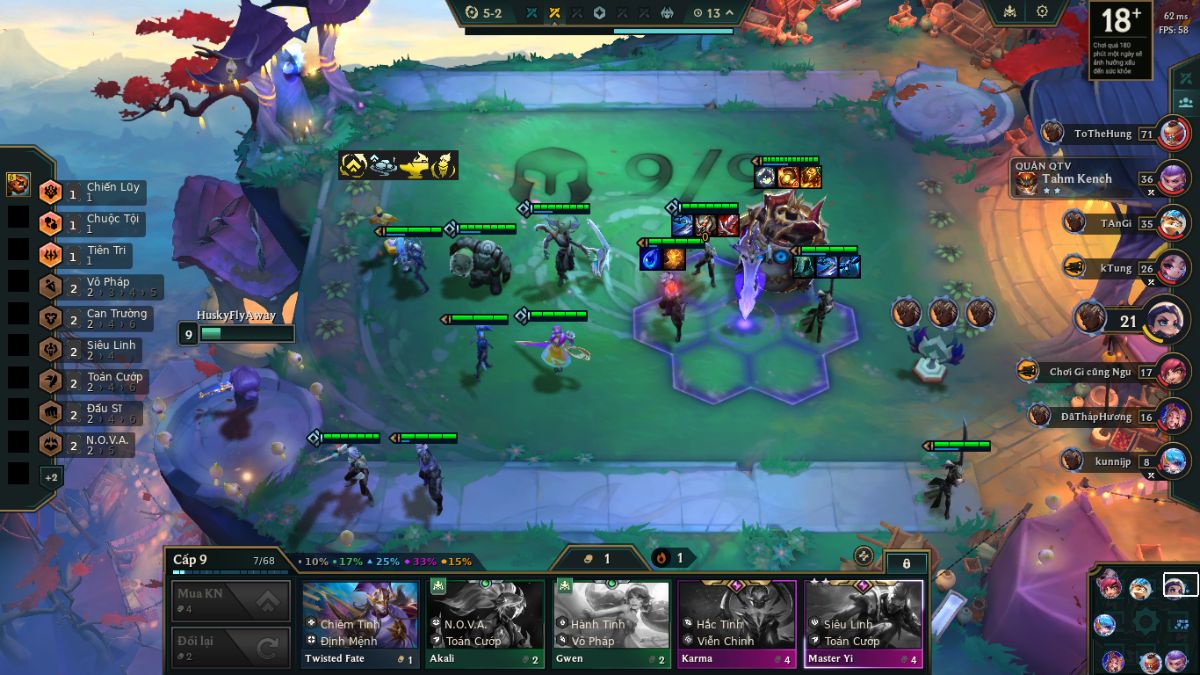The image size is (1200, 675).
Task: Click the Mua KN buy experience button
Action: pos(231,601)
